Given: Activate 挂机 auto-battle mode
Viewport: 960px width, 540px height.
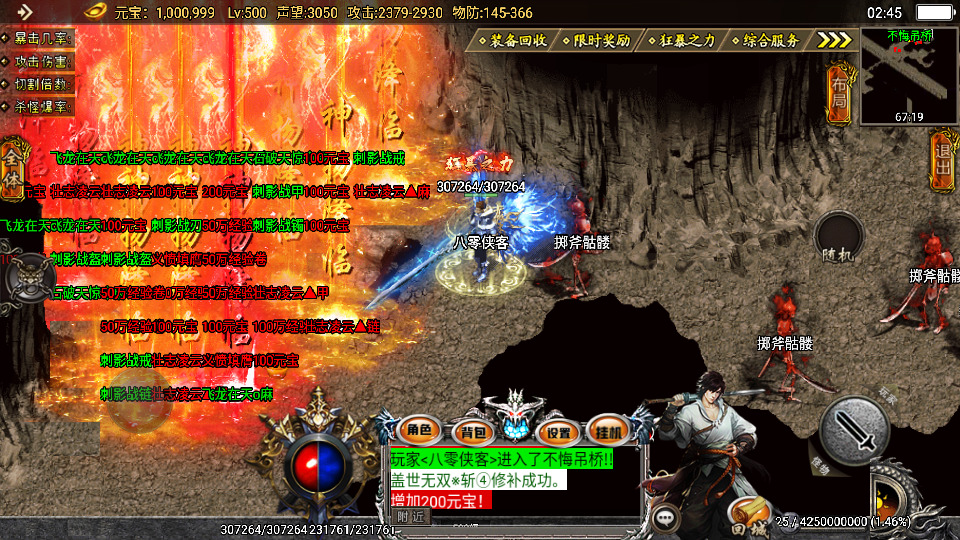Looking at the screenshot, I should [x=606, y=431].
